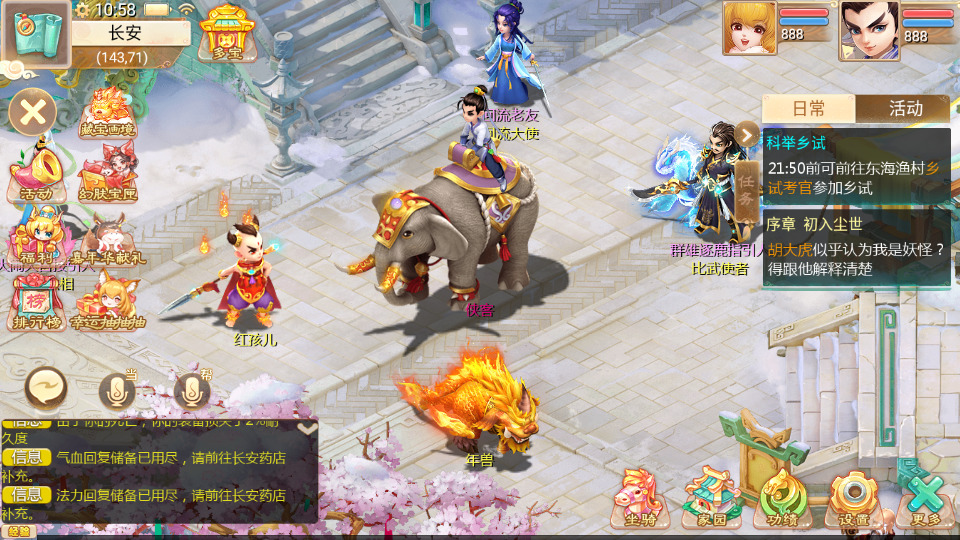Open 设置 settings
Image resolution: width=960 pixels, height=540 pixels.
pos(854,498)
